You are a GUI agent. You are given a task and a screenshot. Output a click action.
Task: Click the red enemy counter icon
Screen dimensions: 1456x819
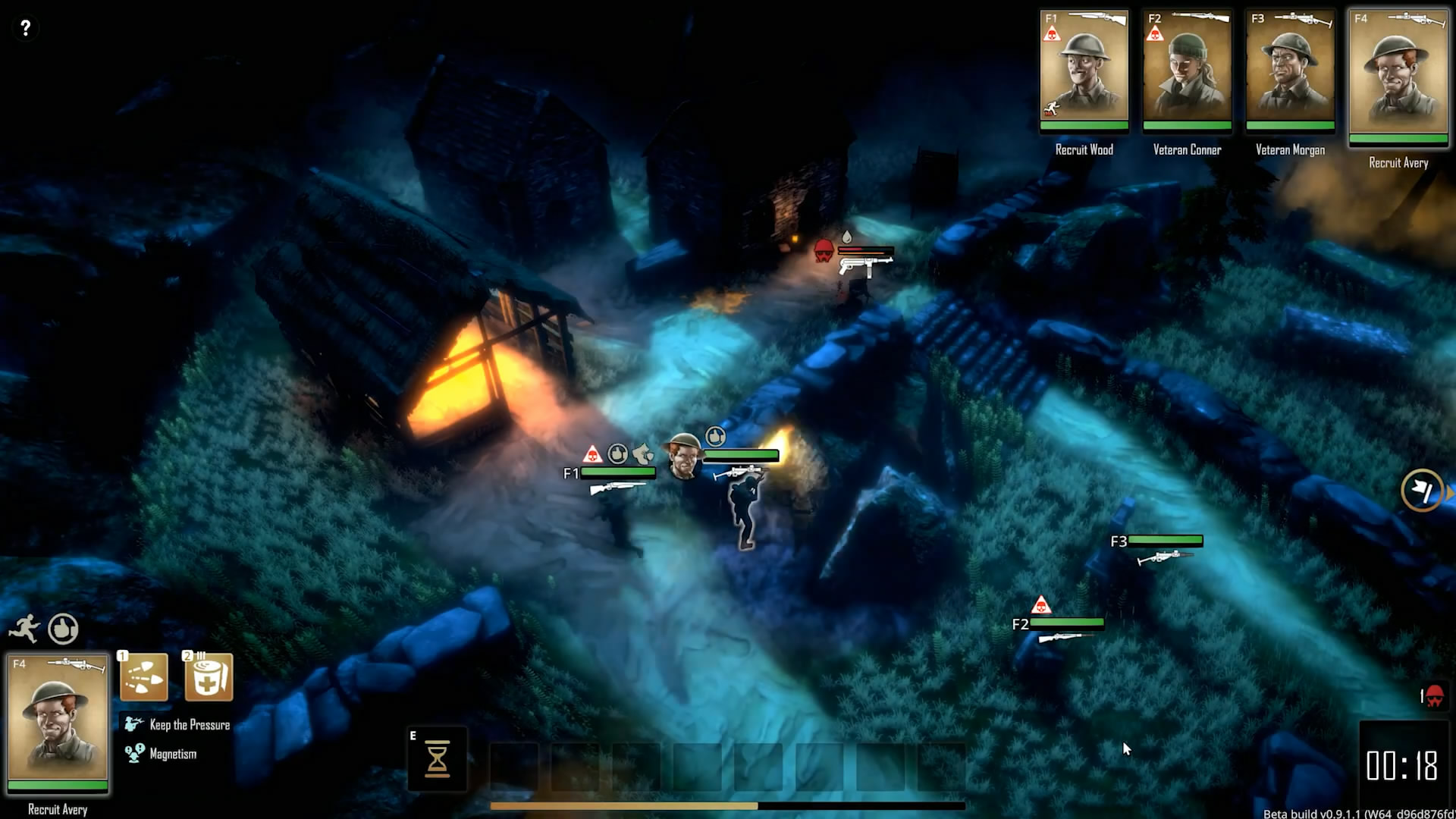(1433, 696)
